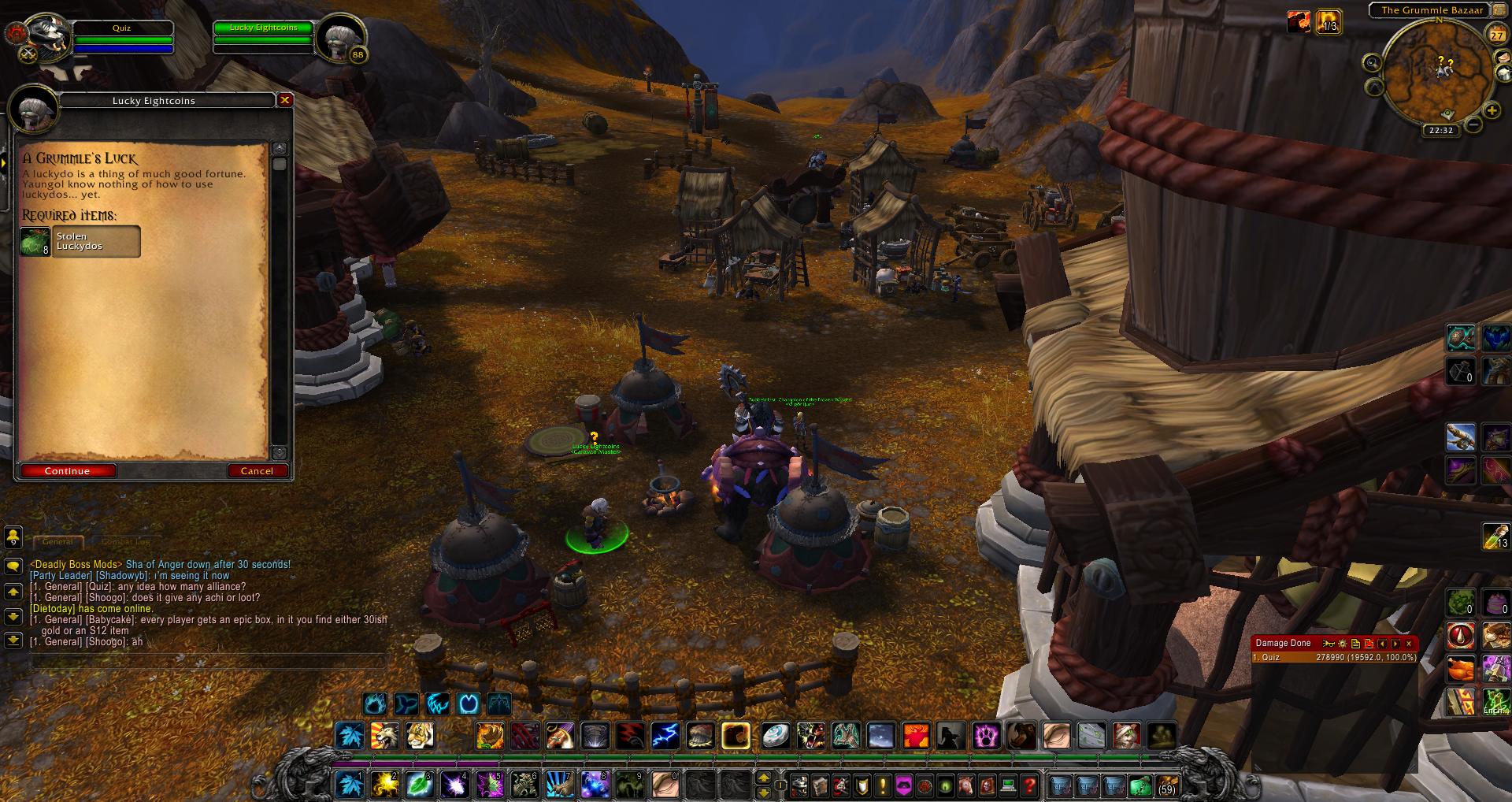Select the Stolen Luckydos required item
This screenshot has width=1512, height=802.
coord(80,242)
